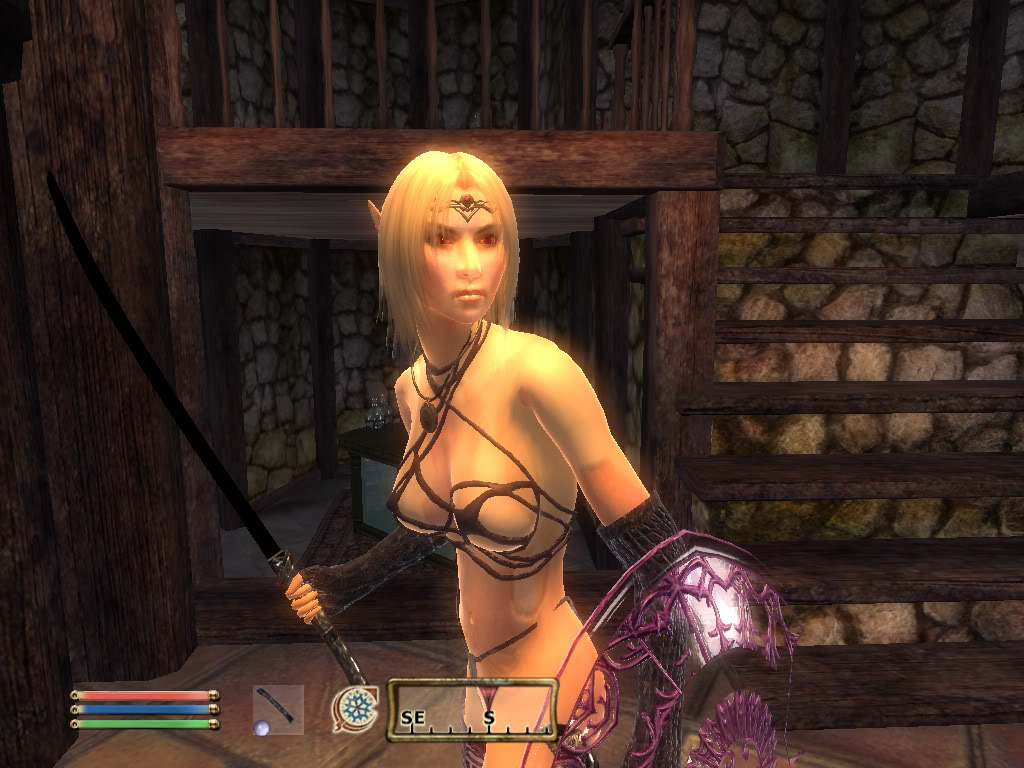Click the compass heading bar
Screen dimensions: 1024x768
click(x=472, y=710)
